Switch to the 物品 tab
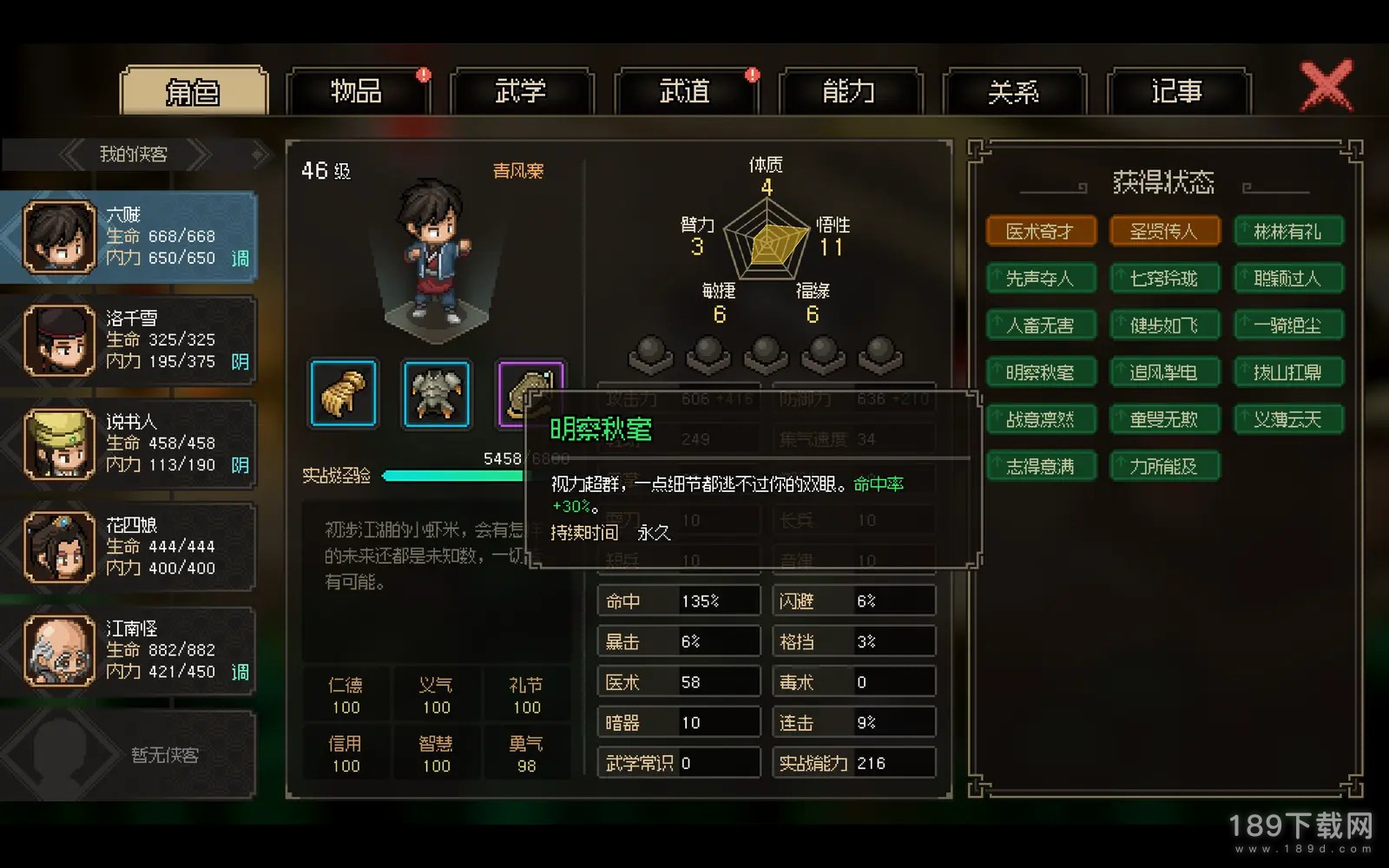The image size is (1389, 868). (357, 91)
